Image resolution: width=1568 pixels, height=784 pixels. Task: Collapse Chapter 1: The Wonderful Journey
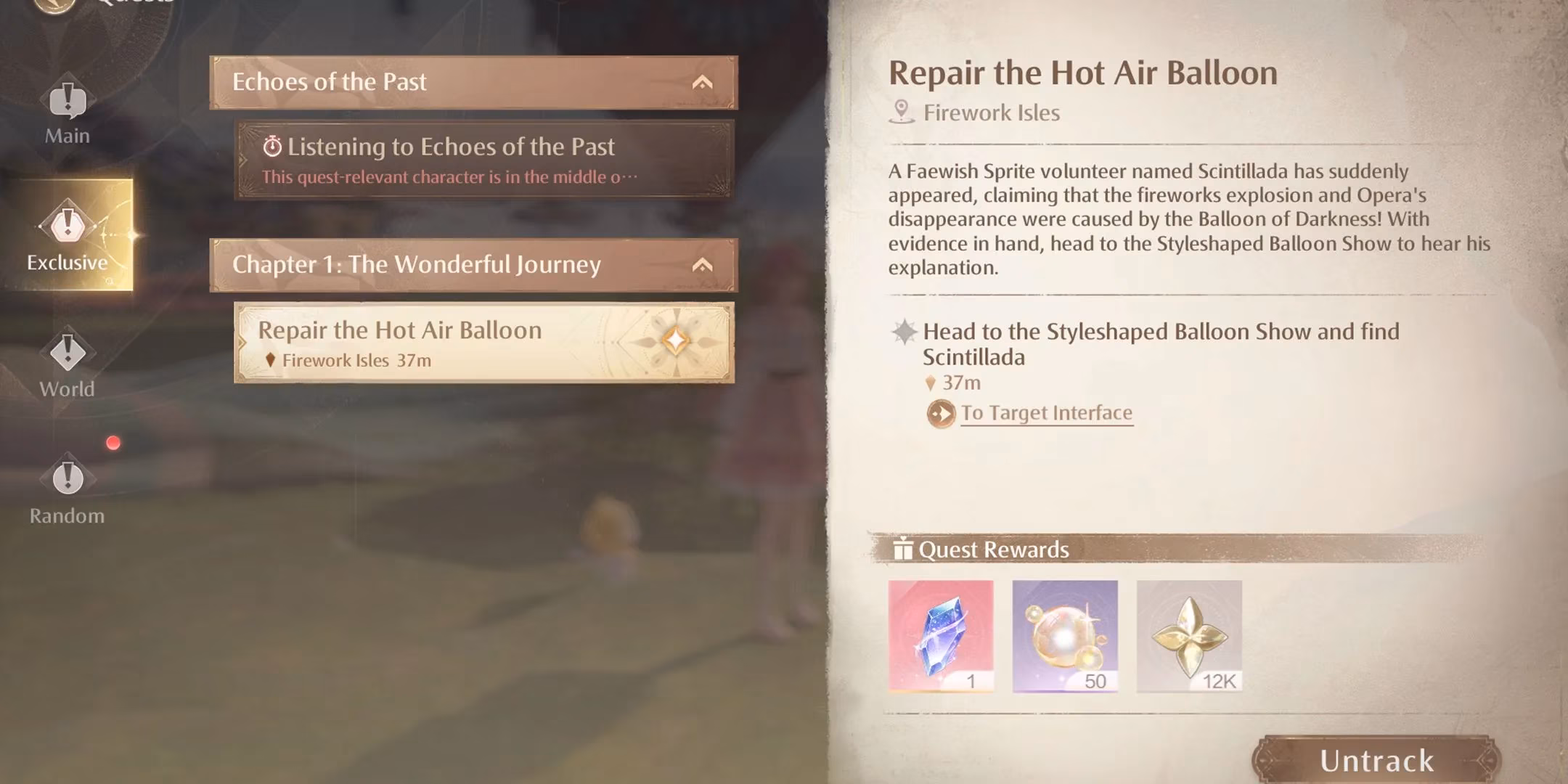coord(702,265)
